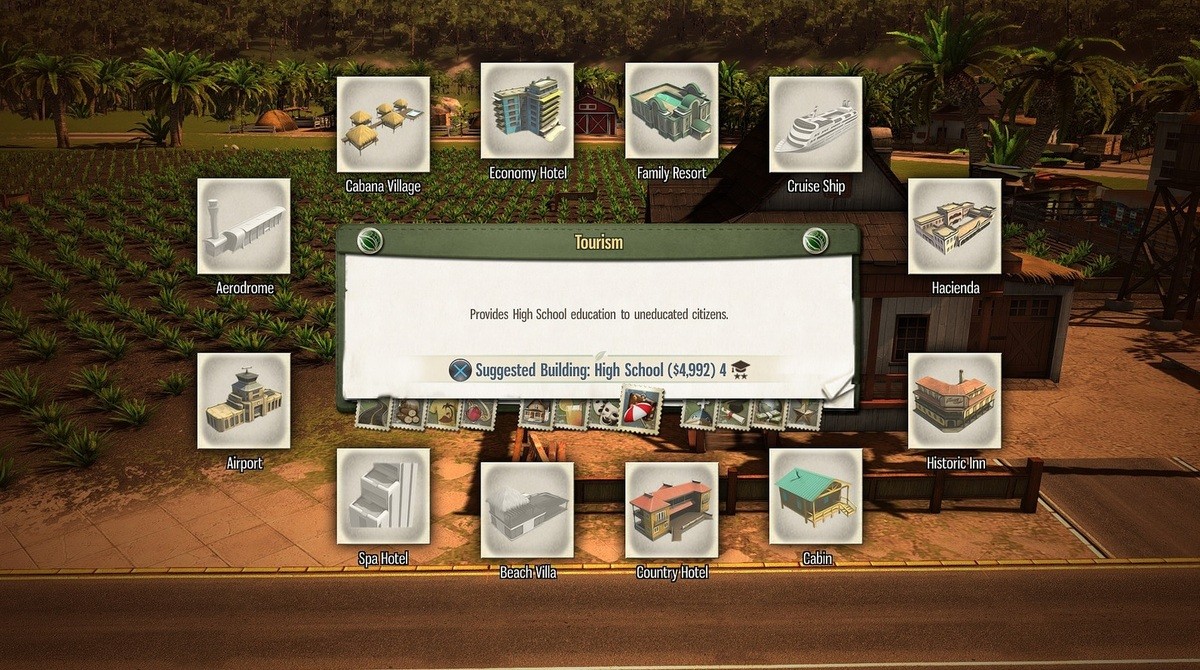Pick the Cabin building

pyautogui.click(x=815, y=496)
